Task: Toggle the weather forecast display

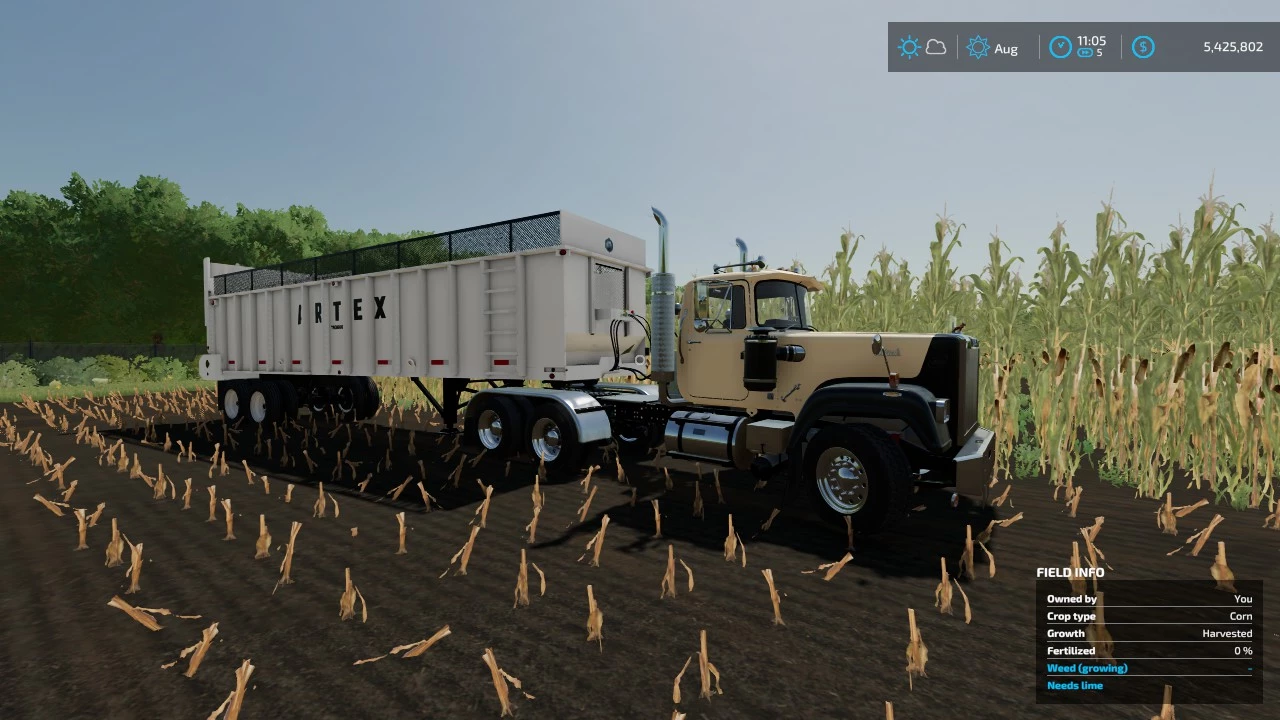Action: [x=936, y=47]
